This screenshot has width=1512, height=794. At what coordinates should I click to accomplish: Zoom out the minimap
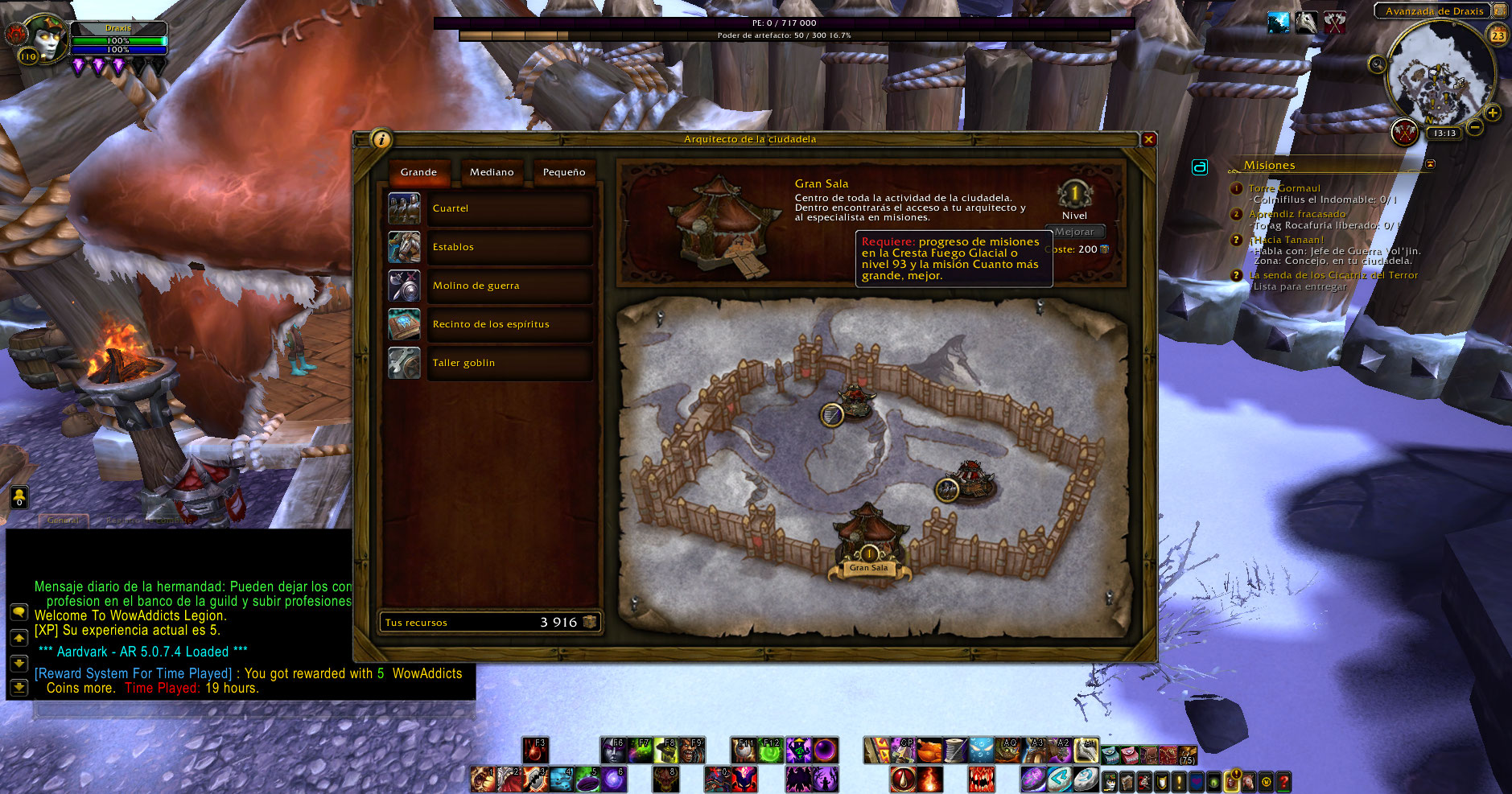click(x=1474, y=127)
